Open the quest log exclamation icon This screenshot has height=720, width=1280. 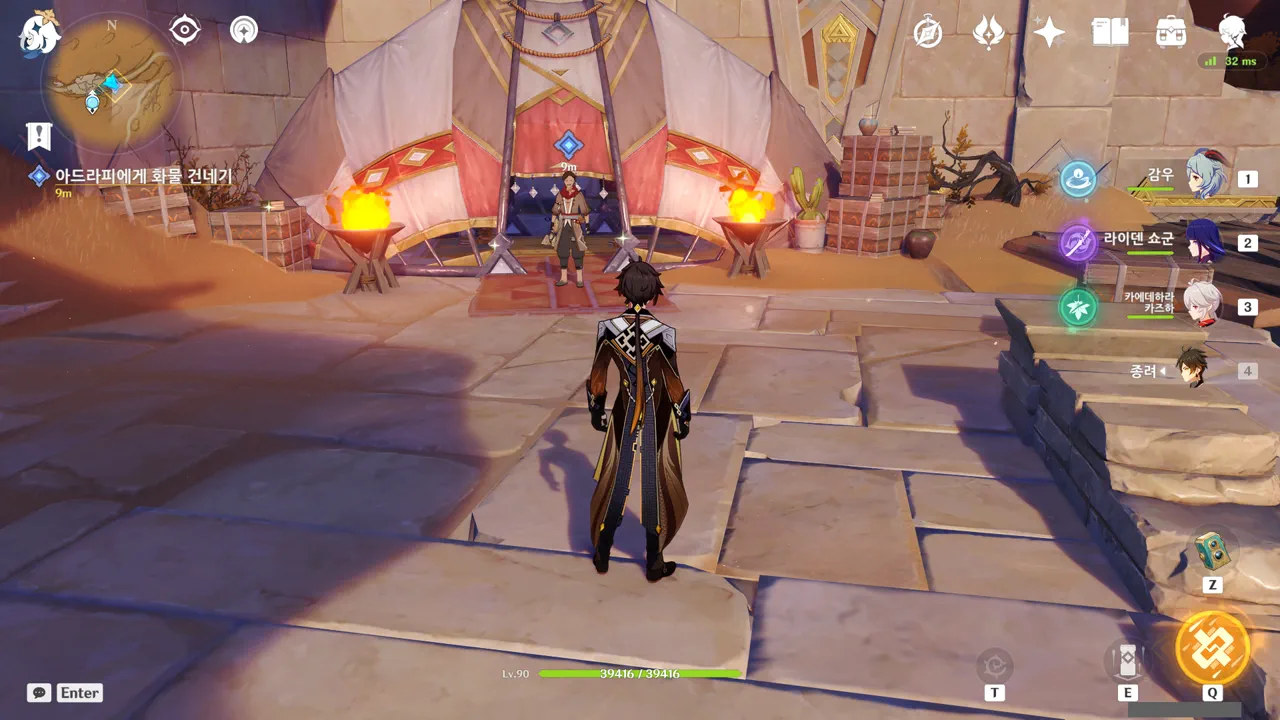point(39,136)
